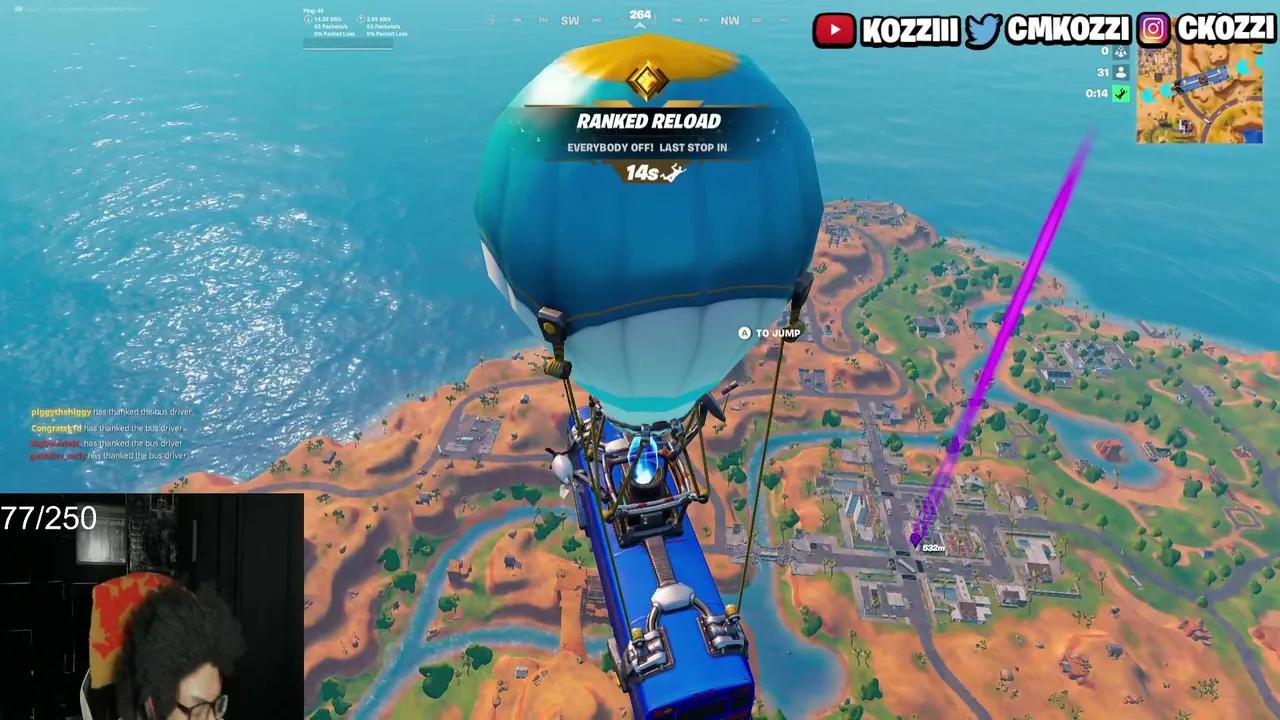The image size is (1280, 720).
Task: Click the SW heading on the compass bar
Action: tap(570, 19)
